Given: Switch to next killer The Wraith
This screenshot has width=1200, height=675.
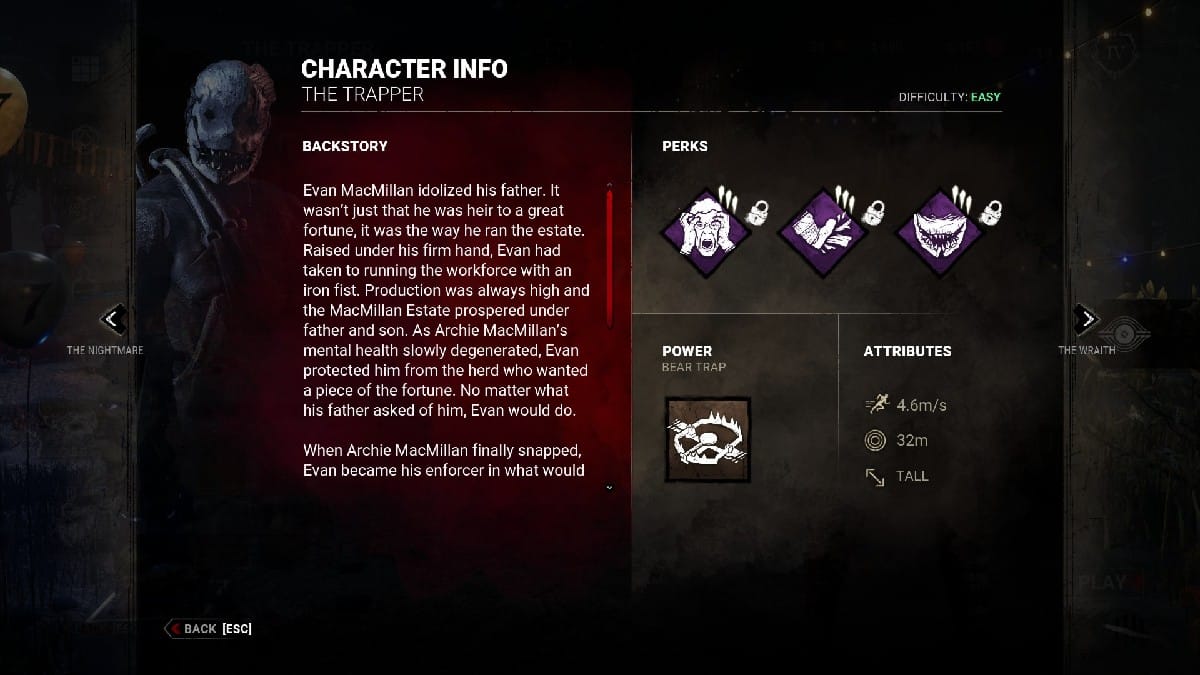Looking at the screenshot, I should tap(1086, 319).
